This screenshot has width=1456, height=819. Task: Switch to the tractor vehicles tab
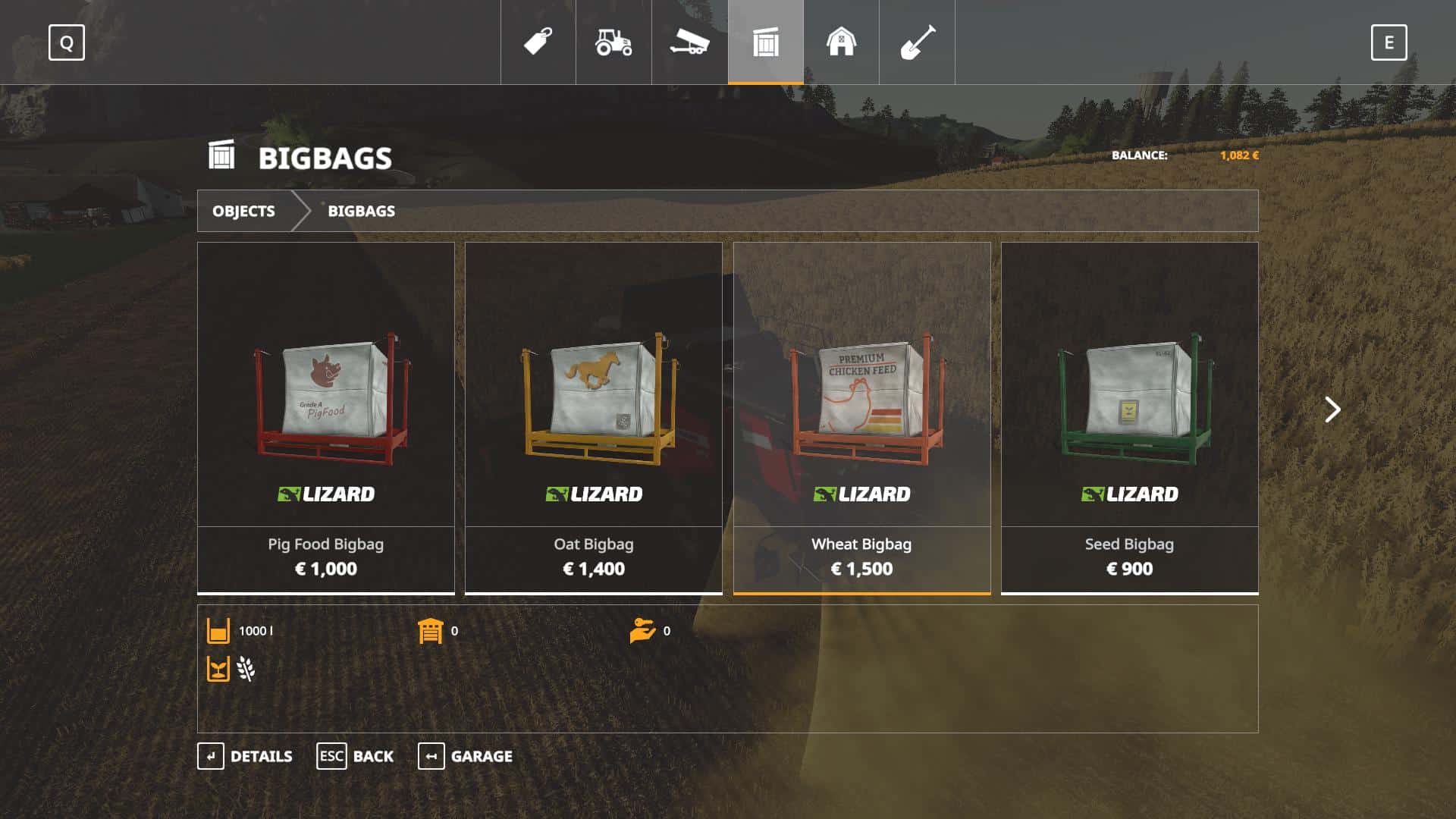613,42
